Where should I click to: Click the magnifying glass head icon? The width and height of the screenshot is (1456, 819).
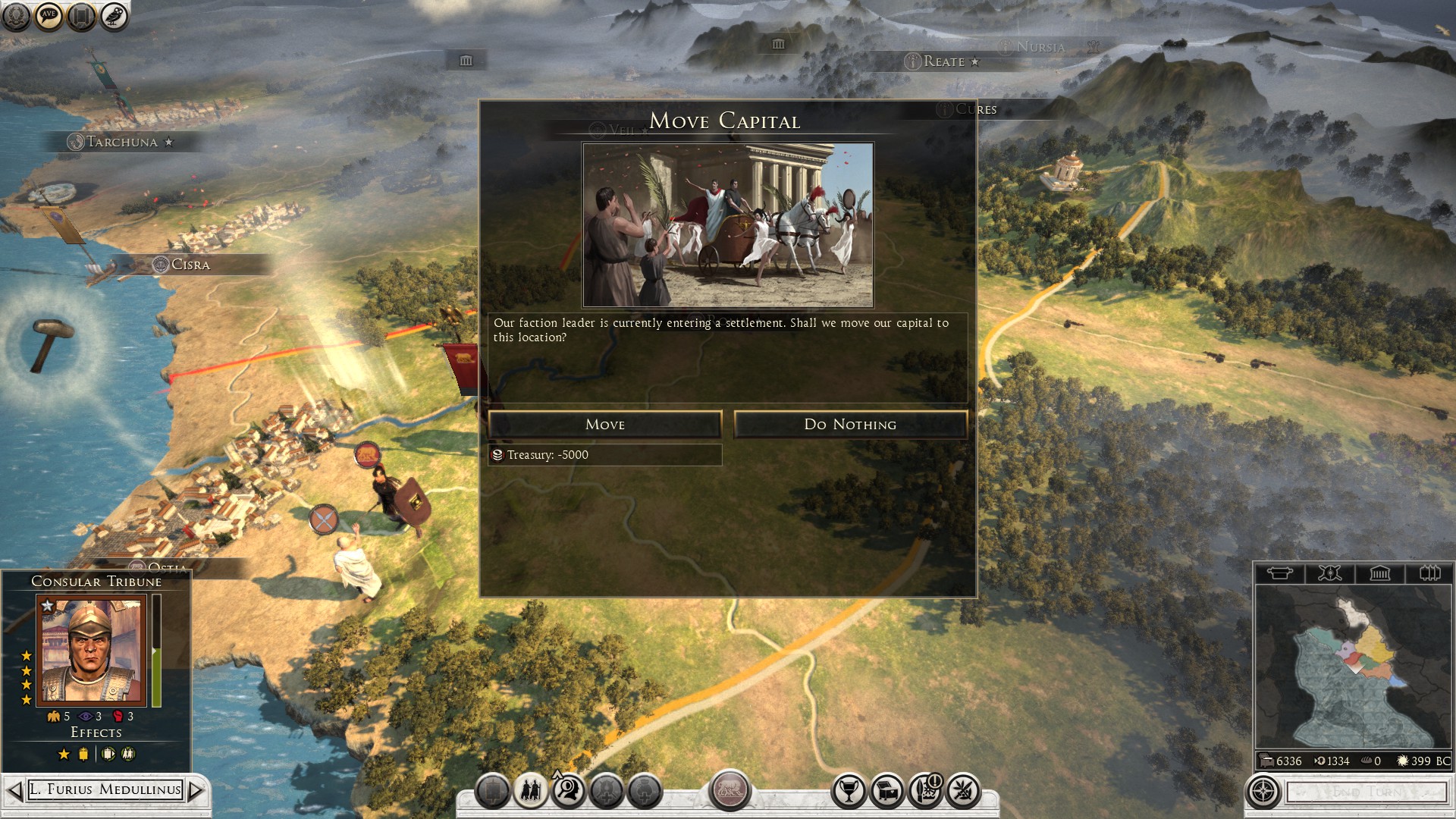(568, 792)
